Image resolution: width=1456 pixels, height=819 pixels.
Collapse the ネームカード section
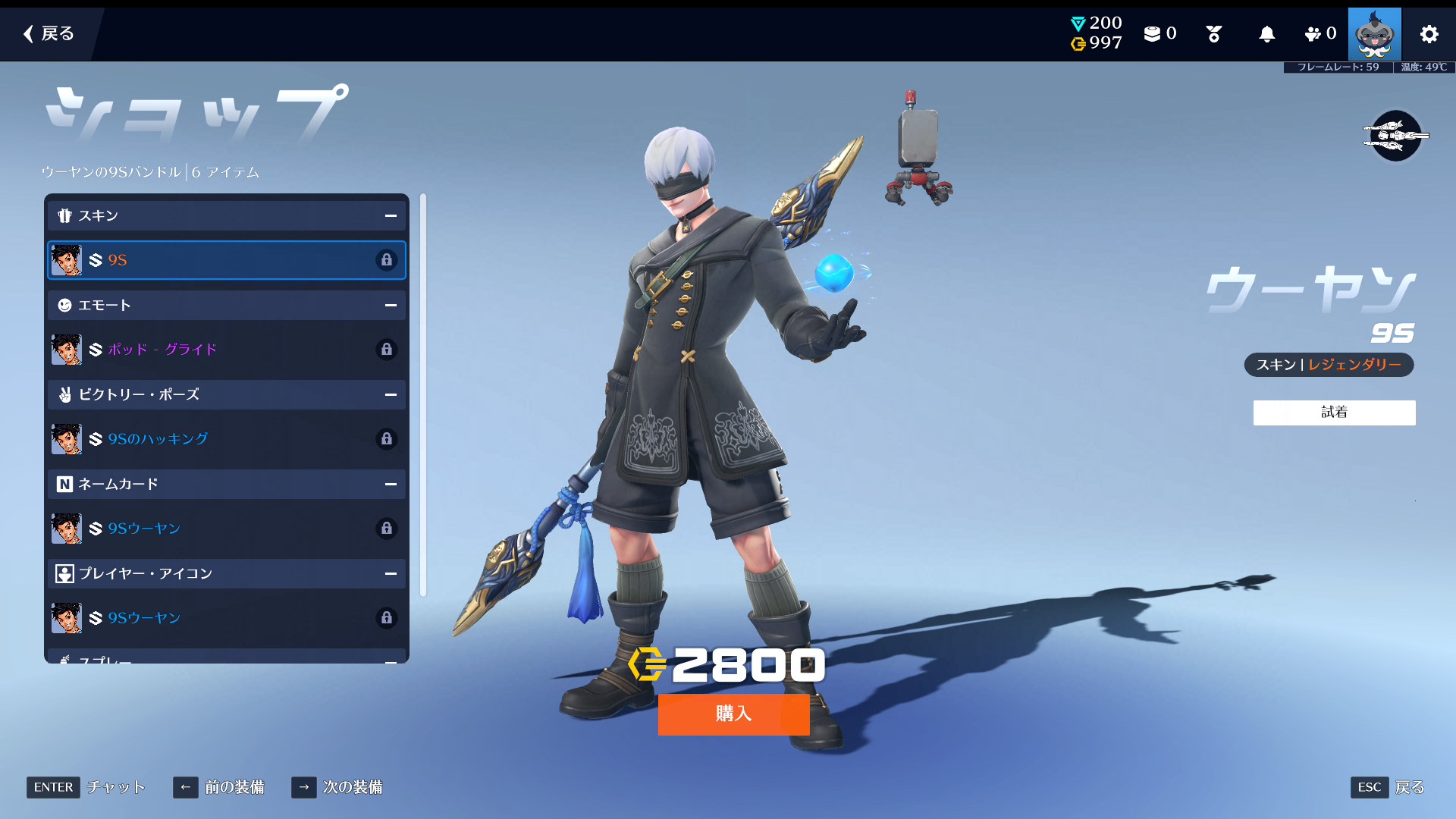coord(391,485)
